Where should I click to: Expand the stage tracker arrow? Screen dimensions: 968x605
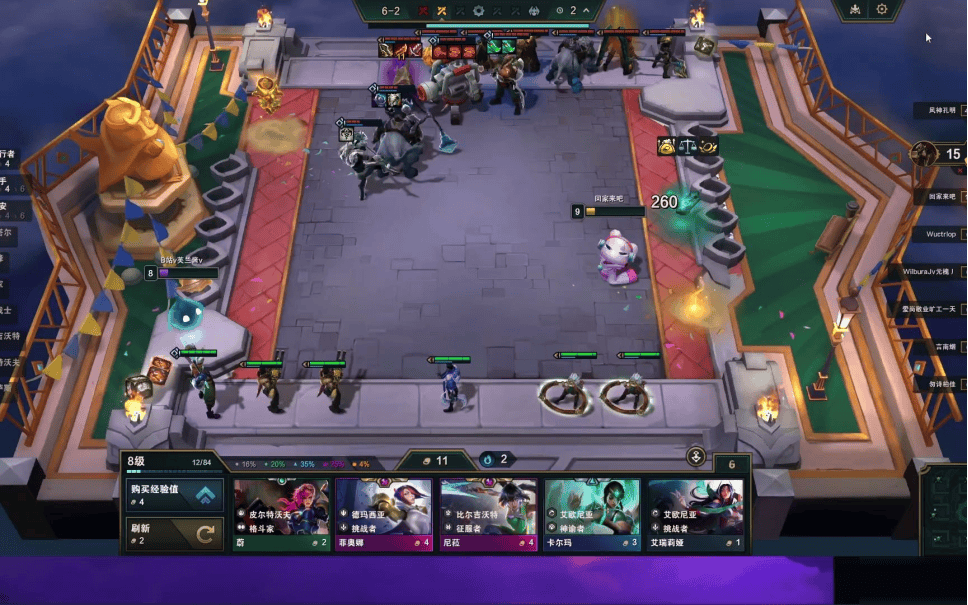[587, 11]
